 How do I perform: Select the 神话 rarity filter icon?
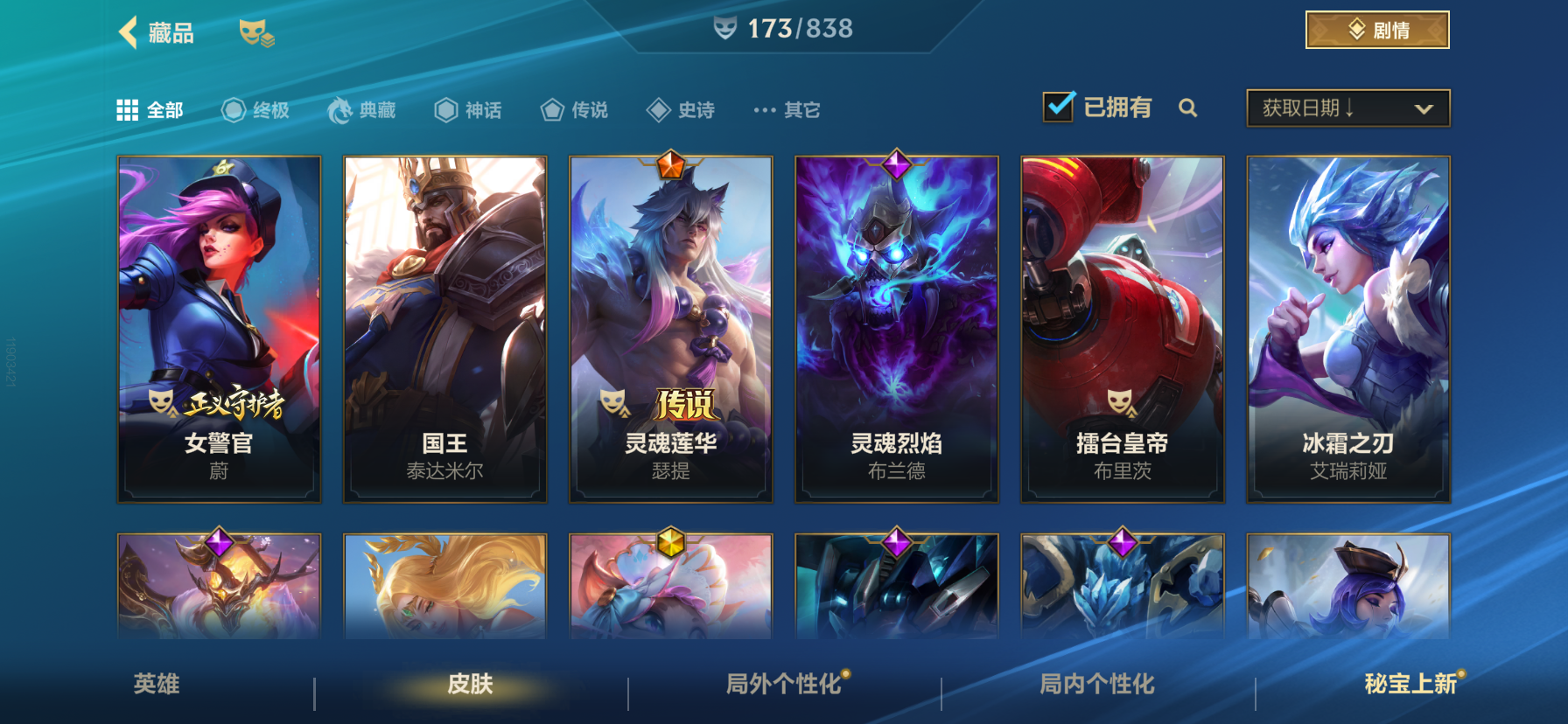pos(446,108)
